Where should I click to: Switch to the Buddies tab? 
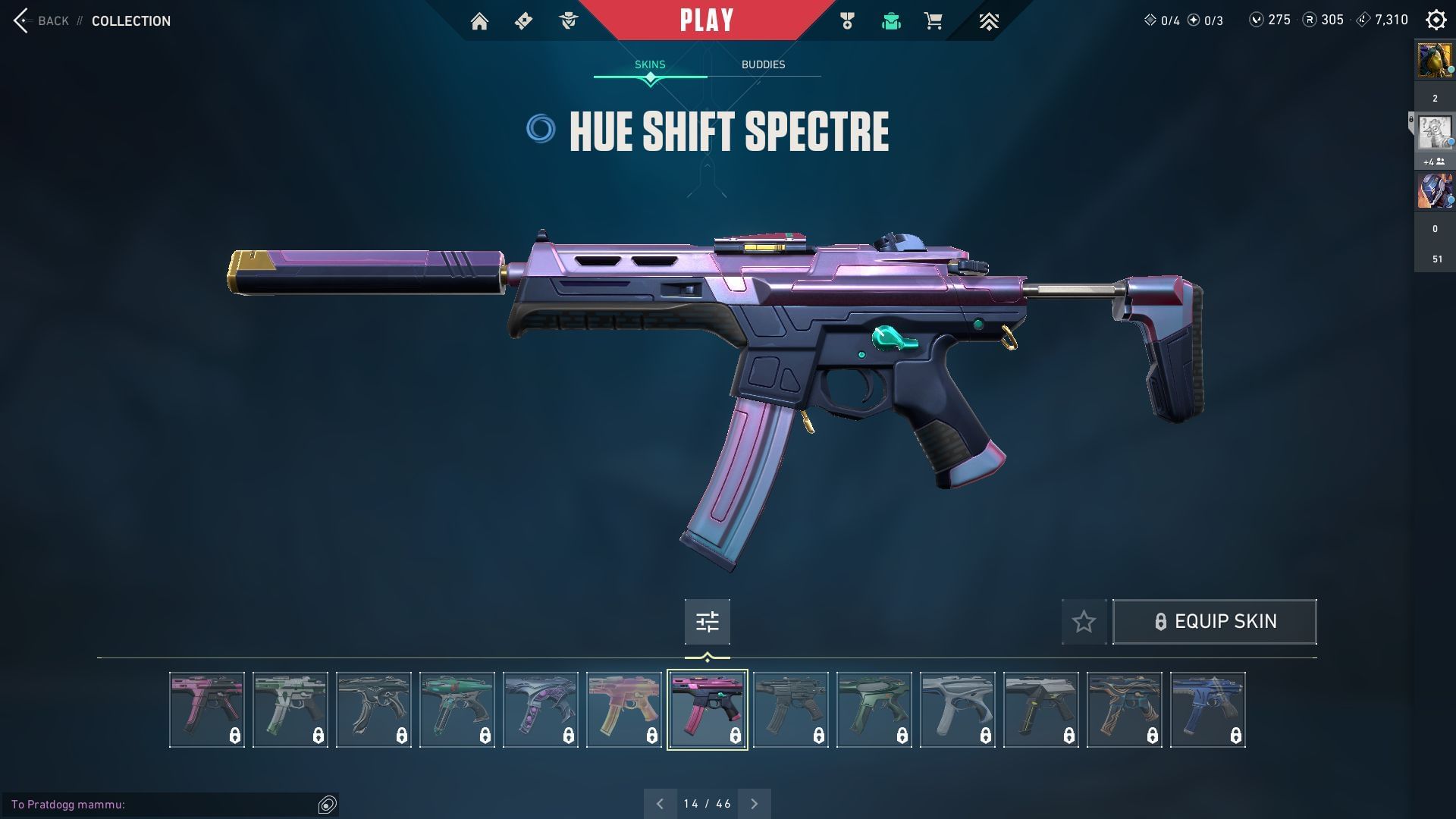pyautogui.click(x=763, y=64)
